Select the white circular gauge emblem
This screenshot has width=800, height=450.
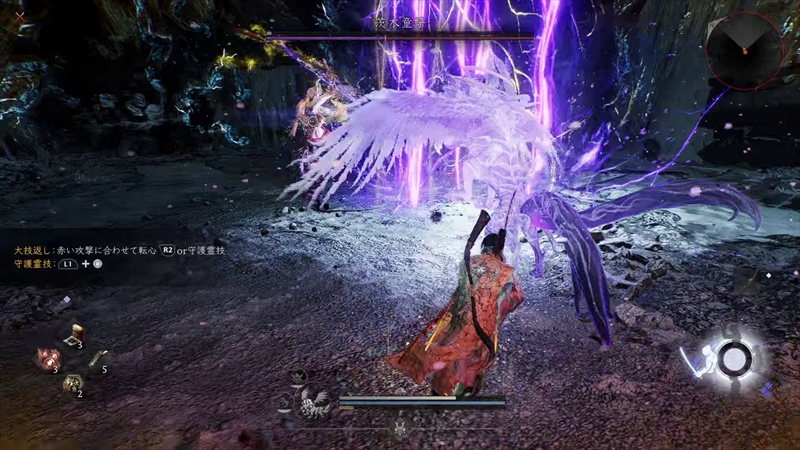pyautogui.click(x=735, y=358)
